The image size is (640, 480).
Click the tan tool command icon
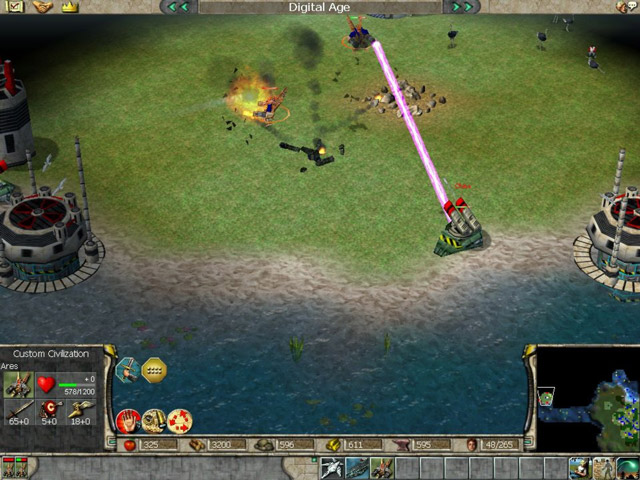tap(154, 421)
